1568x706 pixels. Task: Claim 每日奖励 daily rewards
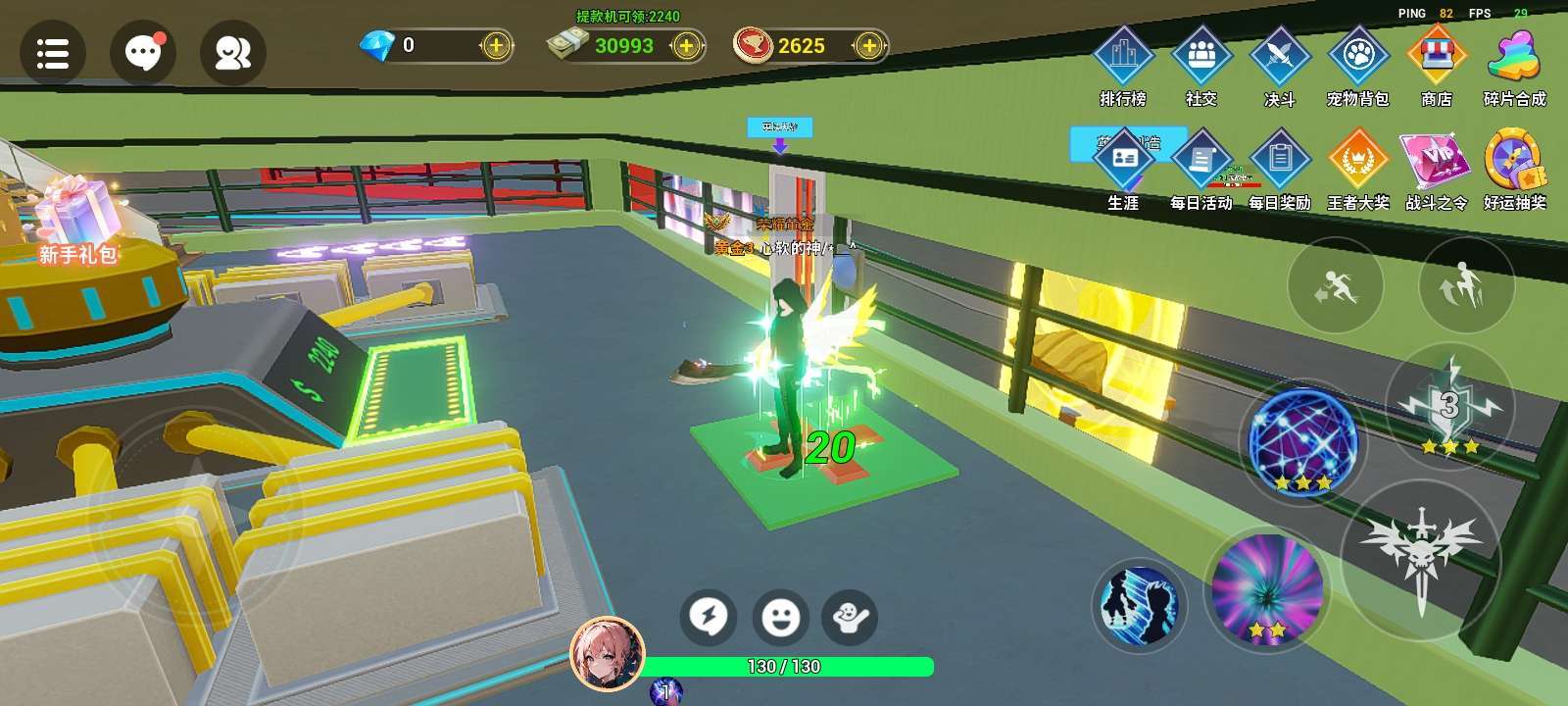(1280, 165)
